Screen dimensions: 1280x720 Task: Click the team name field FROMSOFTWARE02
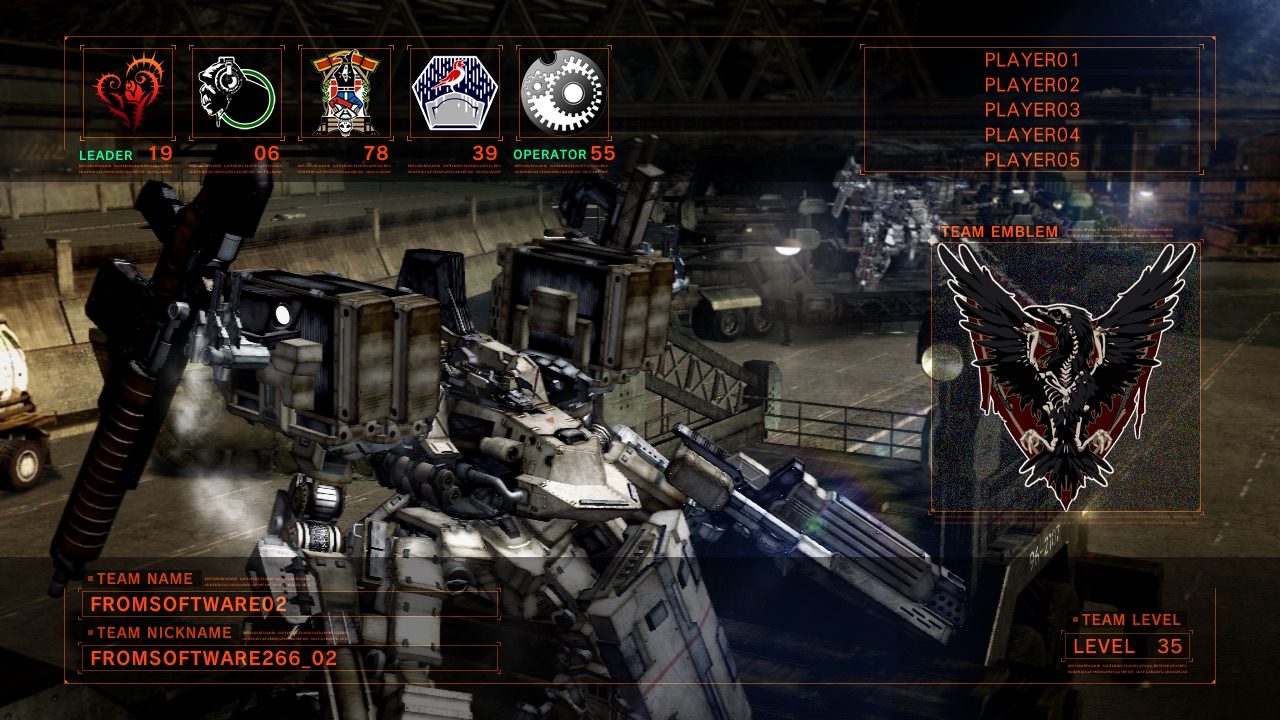click(x=289, y=604)
